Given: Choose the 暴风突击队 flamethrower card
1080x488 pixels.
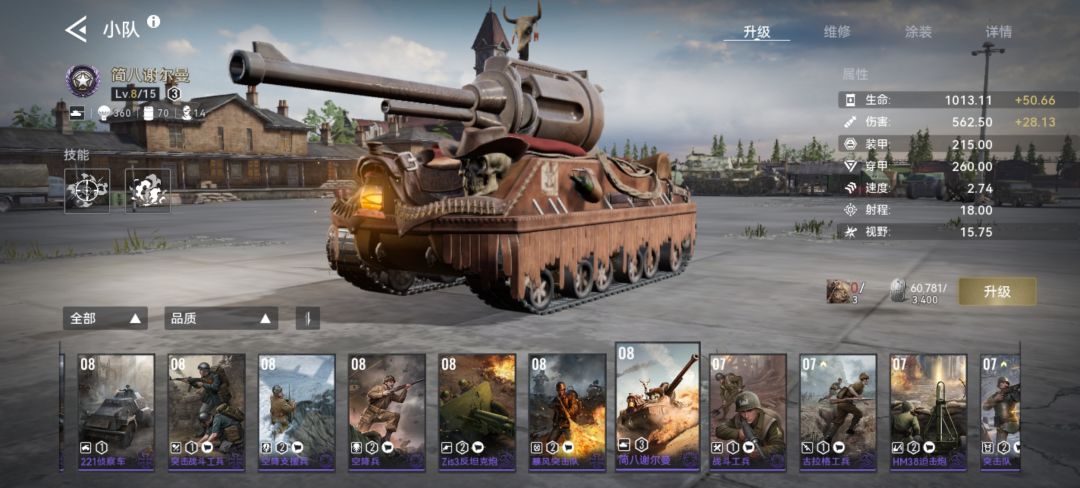Looking at the screenshot, I should click(567, 411).
